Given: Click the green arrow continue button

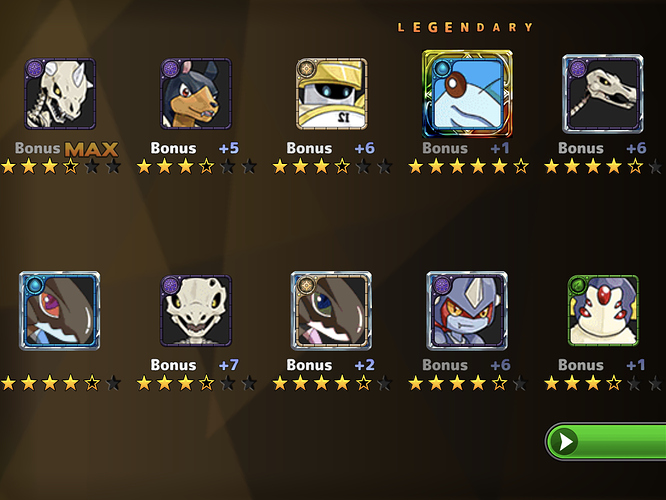Looking at the screenshot, I should click(x=606, y=442).
